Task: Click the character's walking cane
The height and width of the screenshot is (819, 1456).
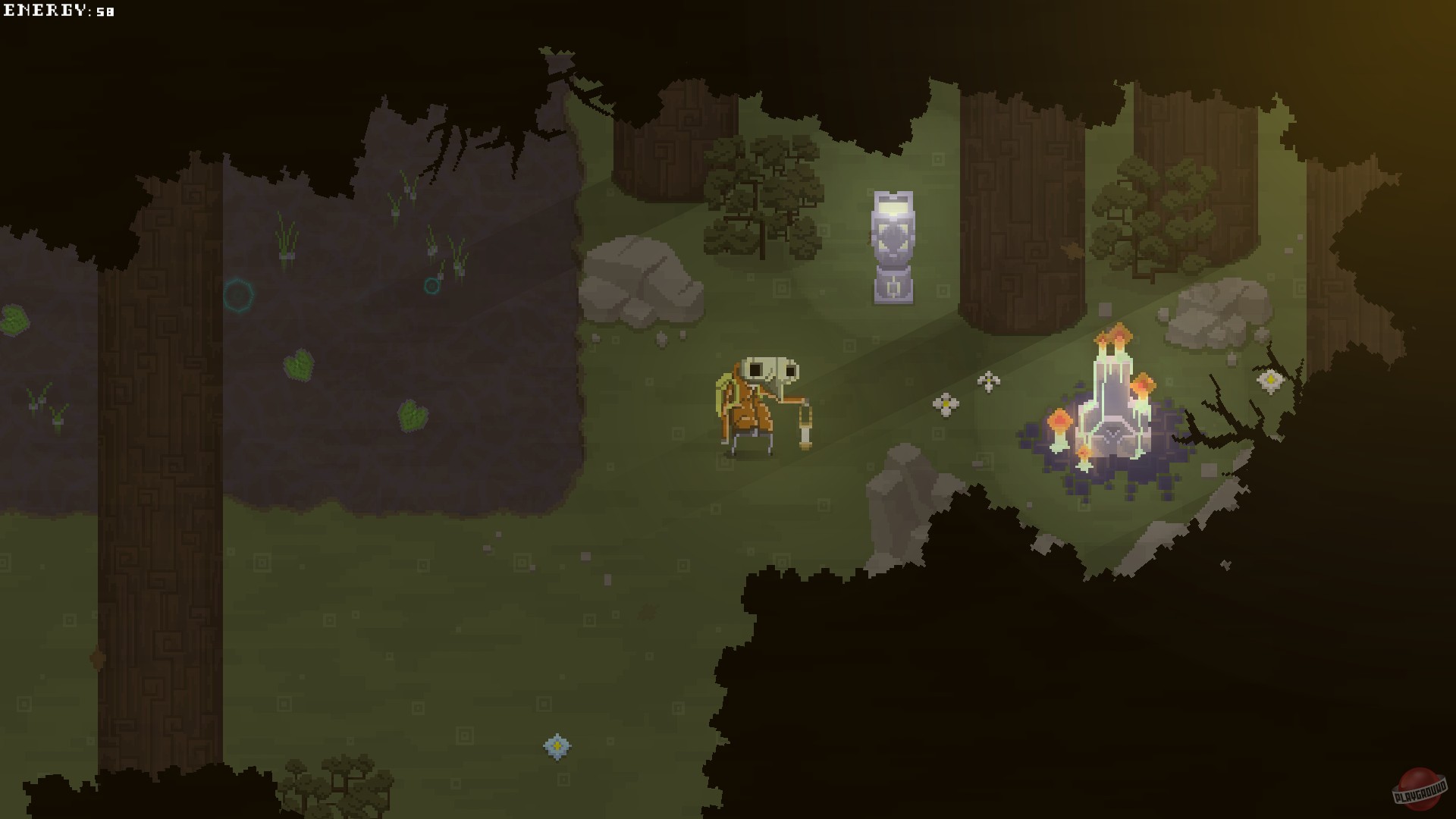Action: pos(806,425)
